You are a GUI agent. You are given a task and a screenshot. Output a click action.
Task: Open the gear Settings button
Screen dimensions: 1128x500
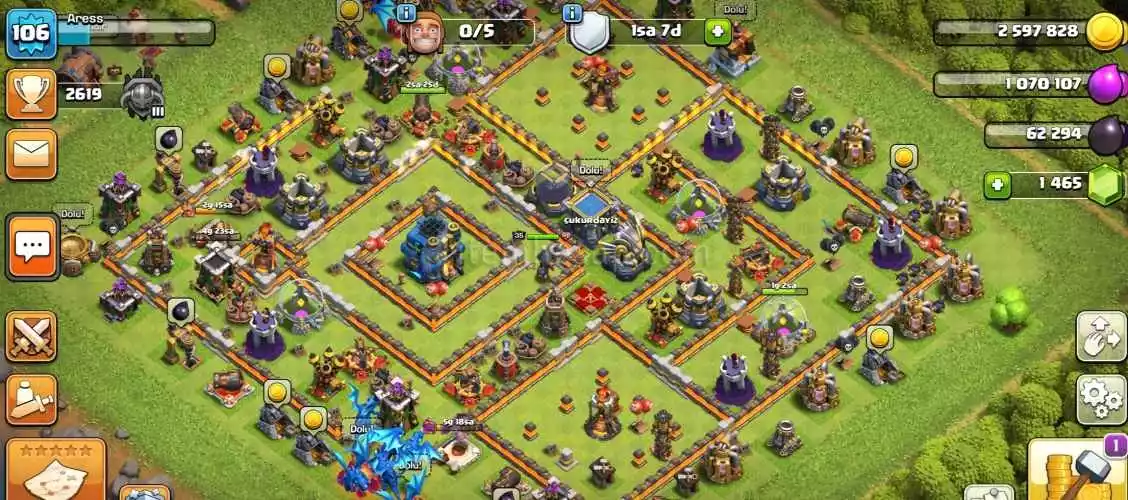click(x=1100, y=398)
